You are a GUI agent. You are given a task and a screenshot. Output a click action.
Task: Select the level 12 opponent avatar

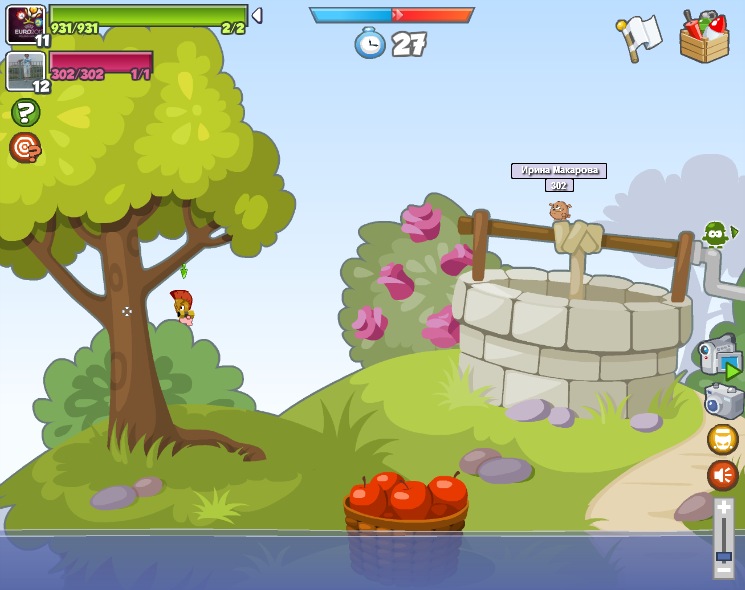[x=23, y=70]
